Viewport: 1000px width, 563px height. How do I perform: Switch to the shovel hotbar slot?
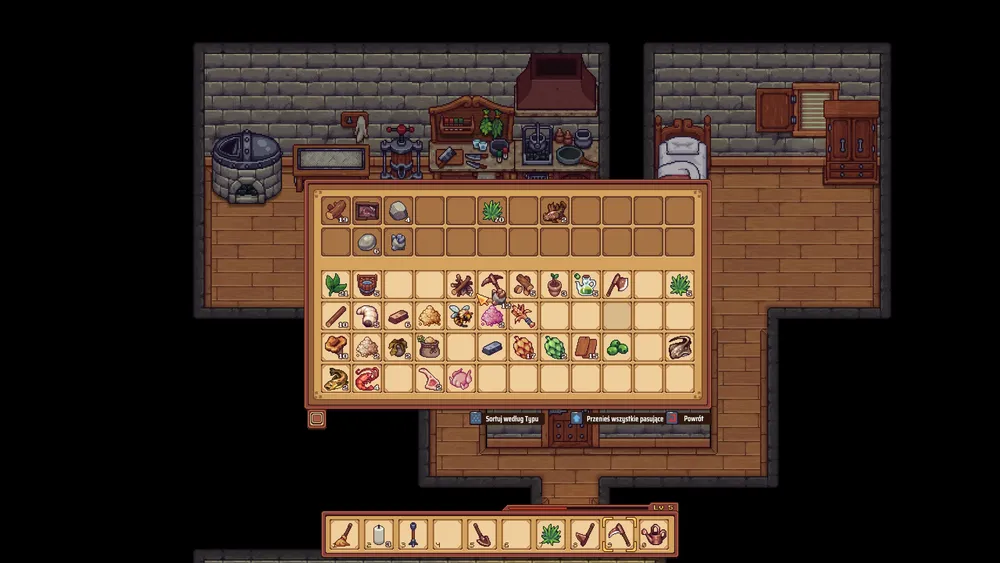[481, 535]
